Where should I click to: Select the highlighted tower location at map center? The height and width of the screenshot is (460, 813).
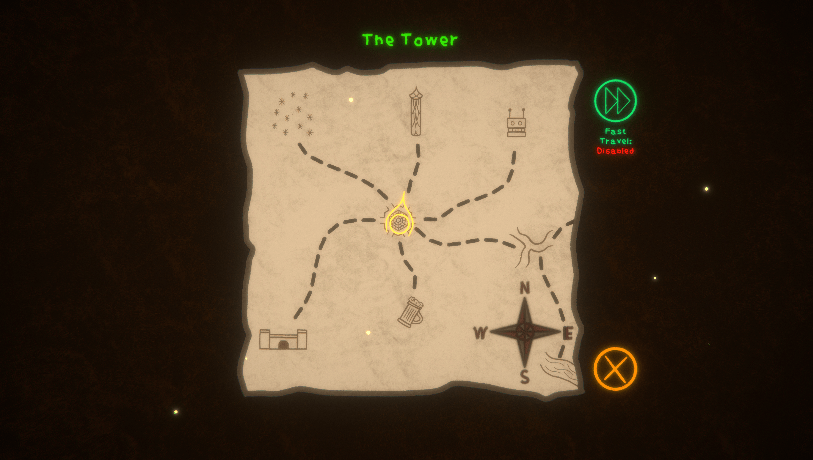399,220
